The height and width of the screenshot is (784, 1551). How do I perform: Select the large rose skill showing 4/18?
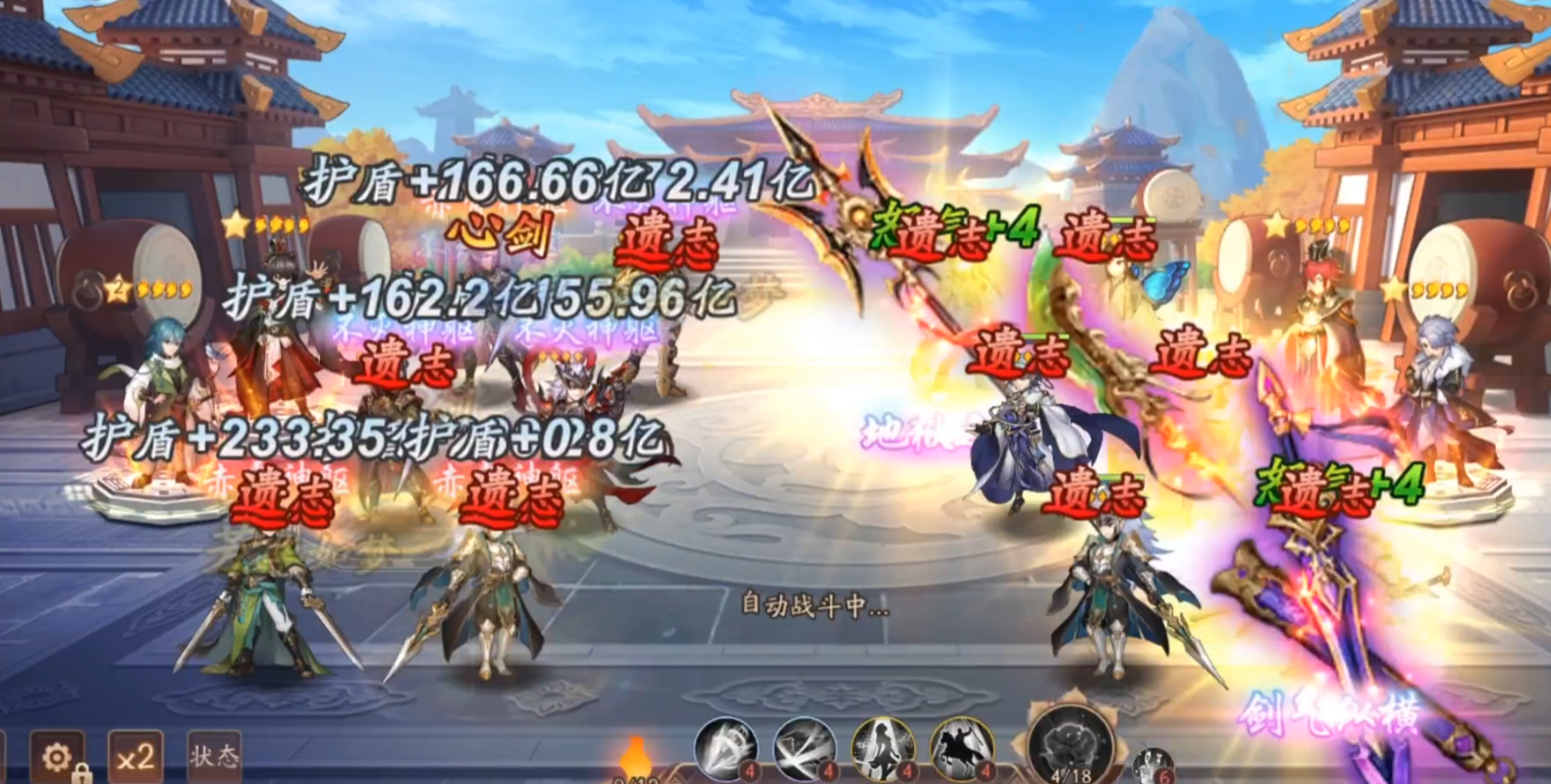click(1071, 746)
